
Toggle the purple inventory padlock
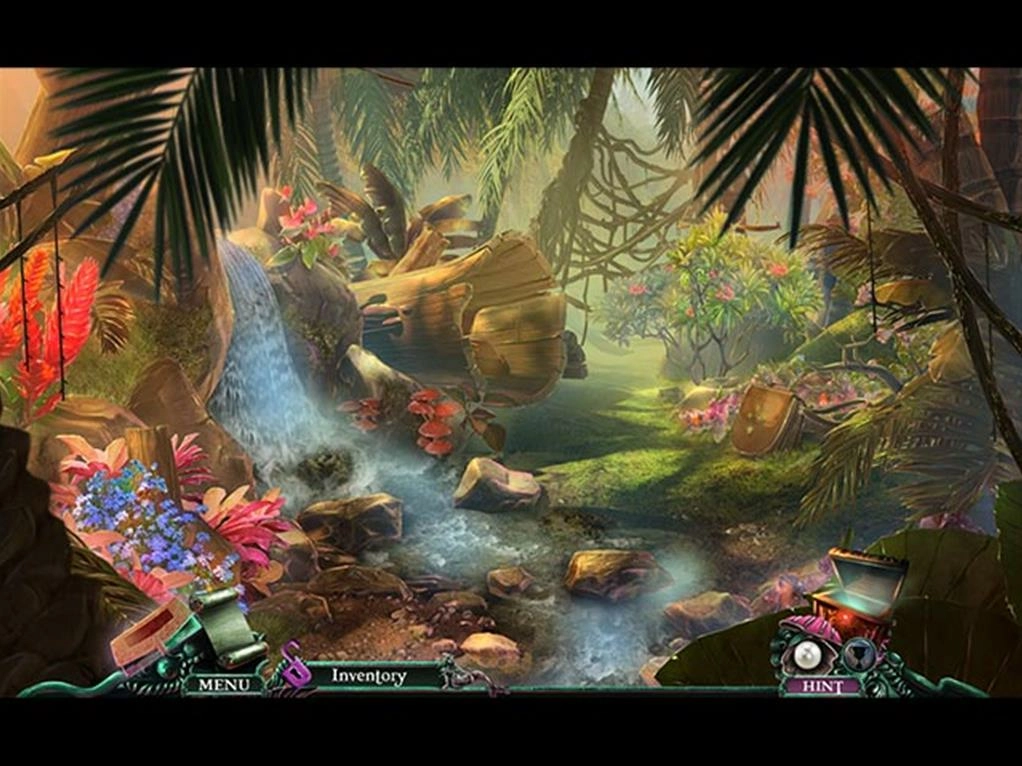click(x=292, y=666)
